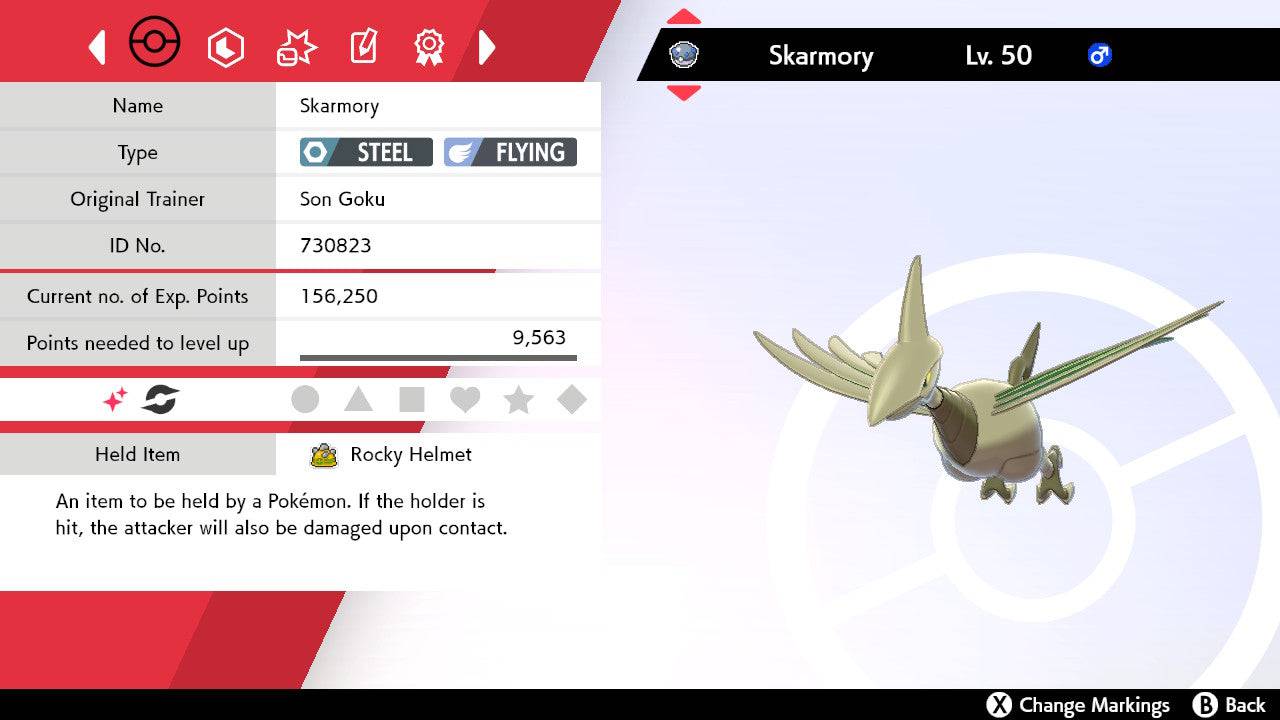
Task: Toggle the square marking
Action: coord(412,400)
